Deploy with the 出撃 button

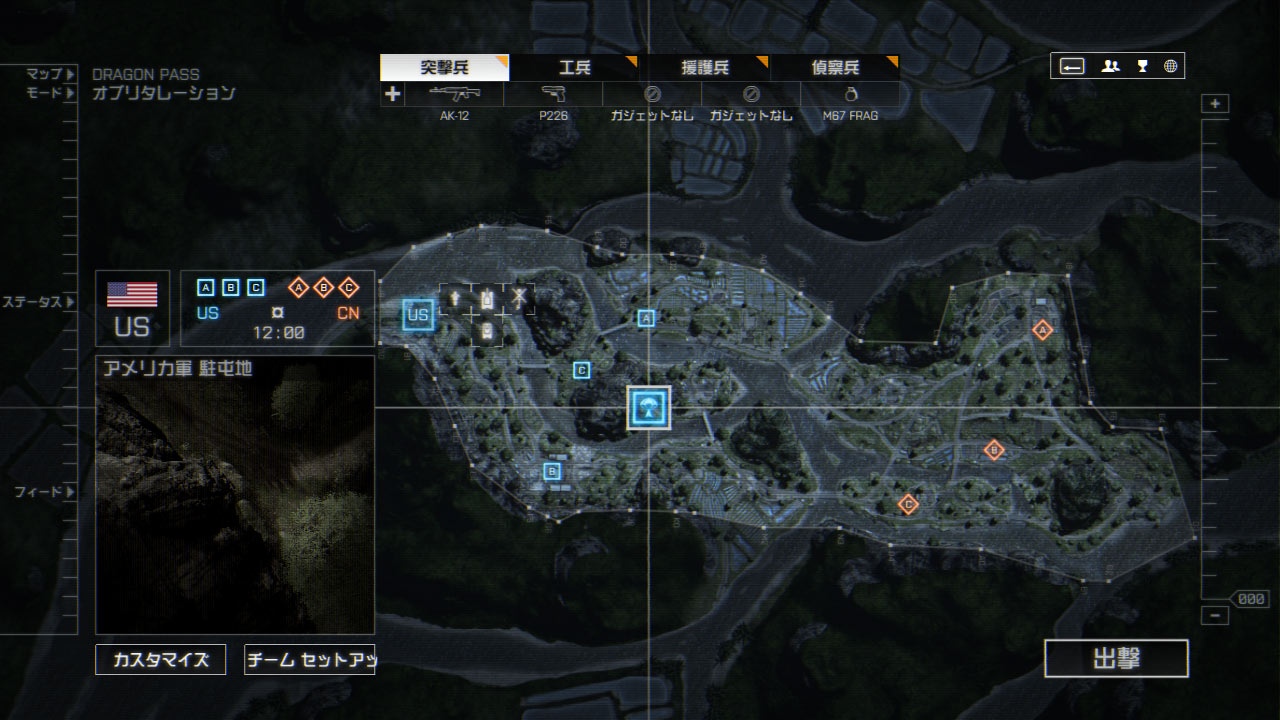coord(1116,659)
